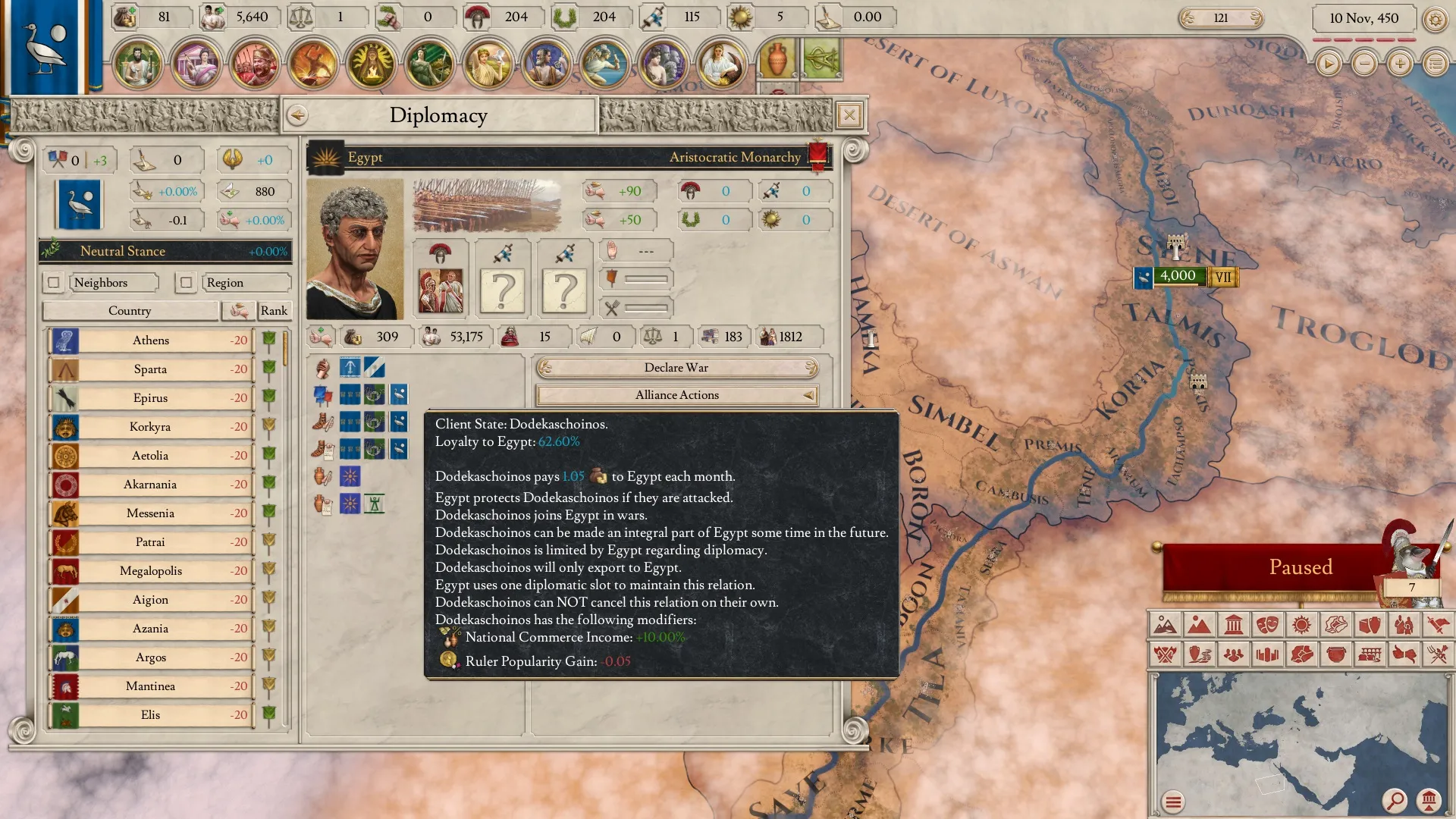Open the search magnifier near the minimap
Screen dimensions: 1456x819
tap(1394, 800)
